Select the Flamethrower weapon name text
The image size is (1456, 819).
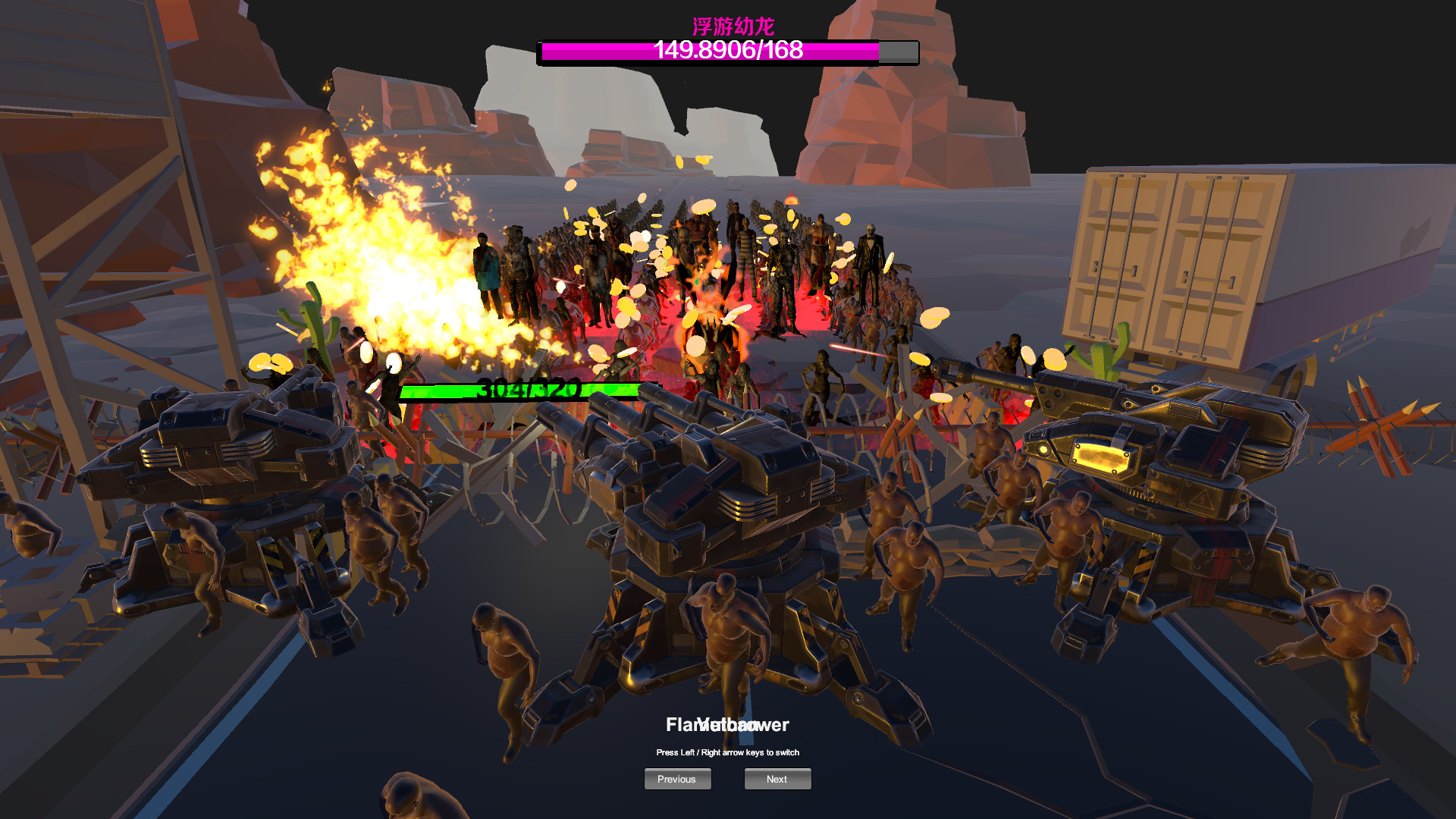(x=726, y=724)
